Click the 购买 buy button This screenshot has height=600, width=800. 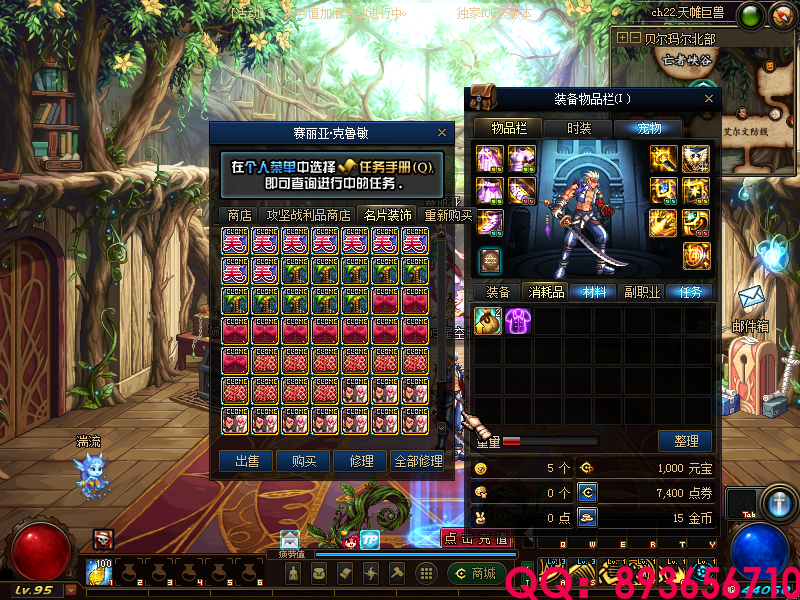click(x=304, y=461)
